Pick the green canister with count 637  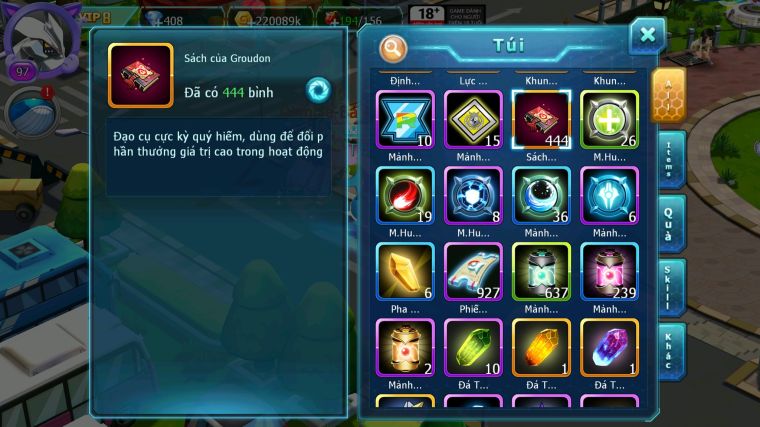pyautogui.click(x=541, y=271)
